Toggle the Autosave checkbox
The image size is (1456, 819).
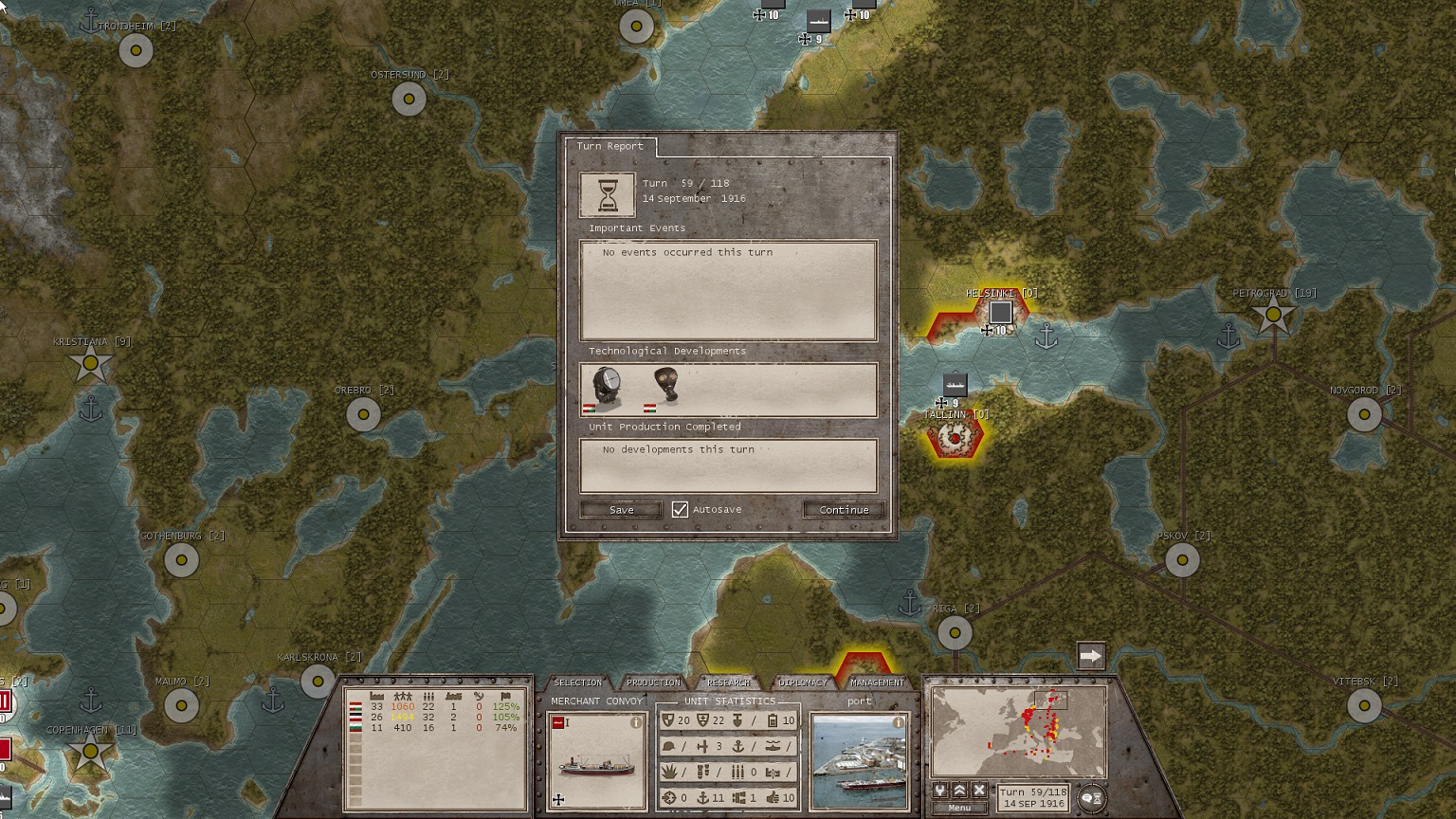[x=680, y=510]
